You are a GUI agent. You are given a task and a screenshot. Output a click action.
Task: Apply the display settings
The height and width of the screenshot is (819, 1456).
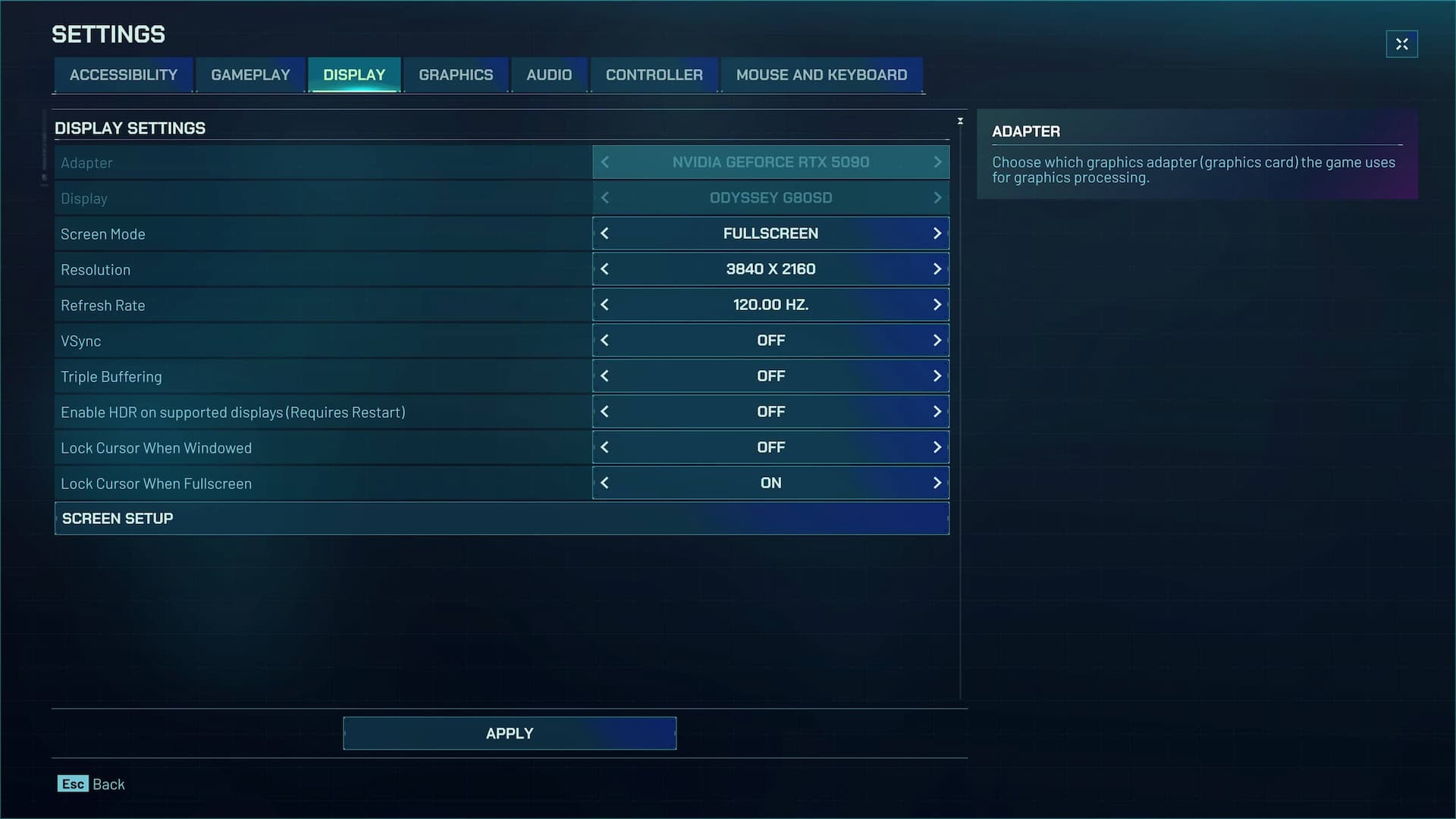point(510,733)
